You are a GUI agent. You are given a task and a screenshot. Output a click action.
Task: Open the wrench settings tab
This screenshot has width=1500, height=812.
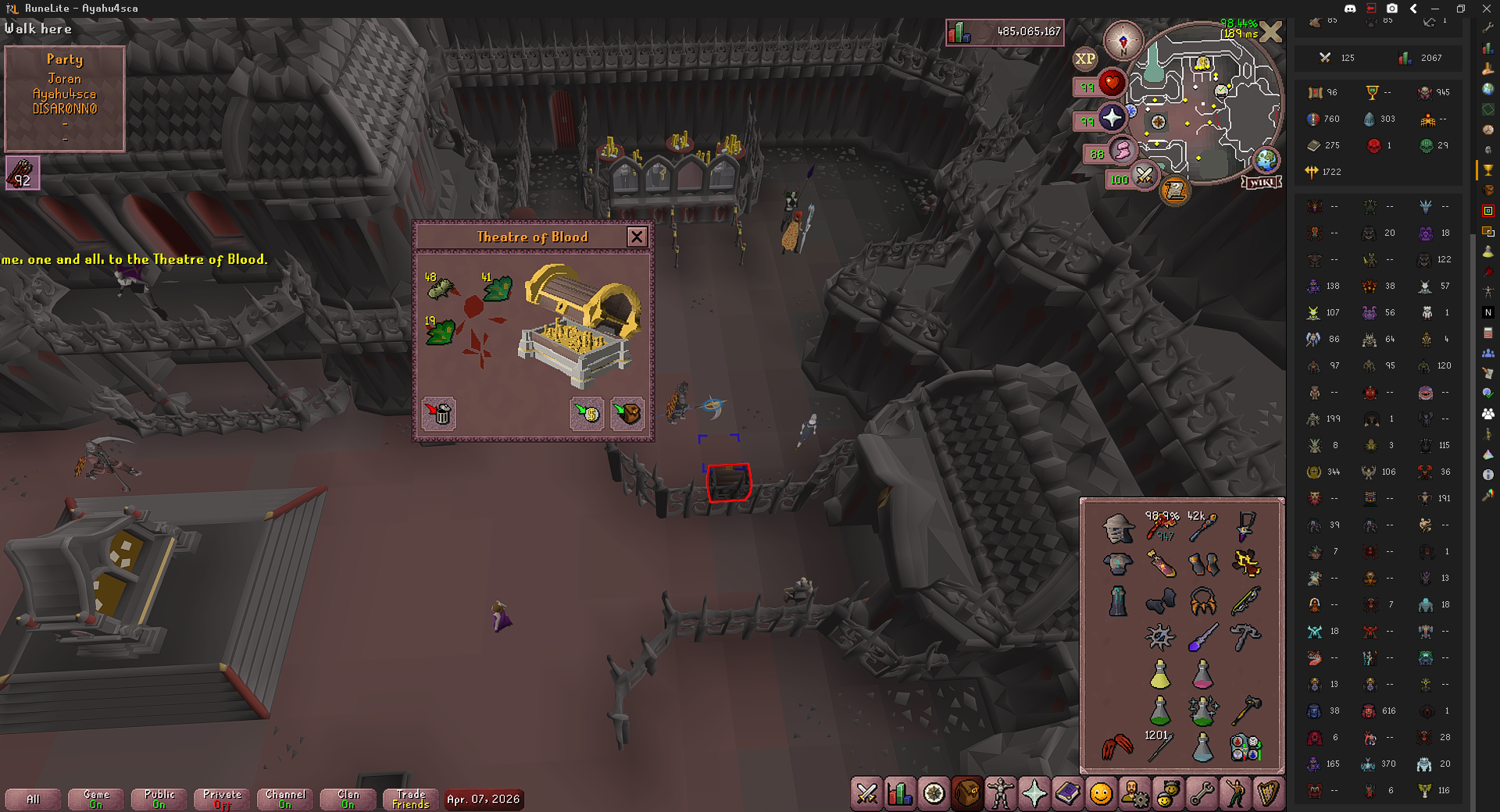click(1202, 794)
